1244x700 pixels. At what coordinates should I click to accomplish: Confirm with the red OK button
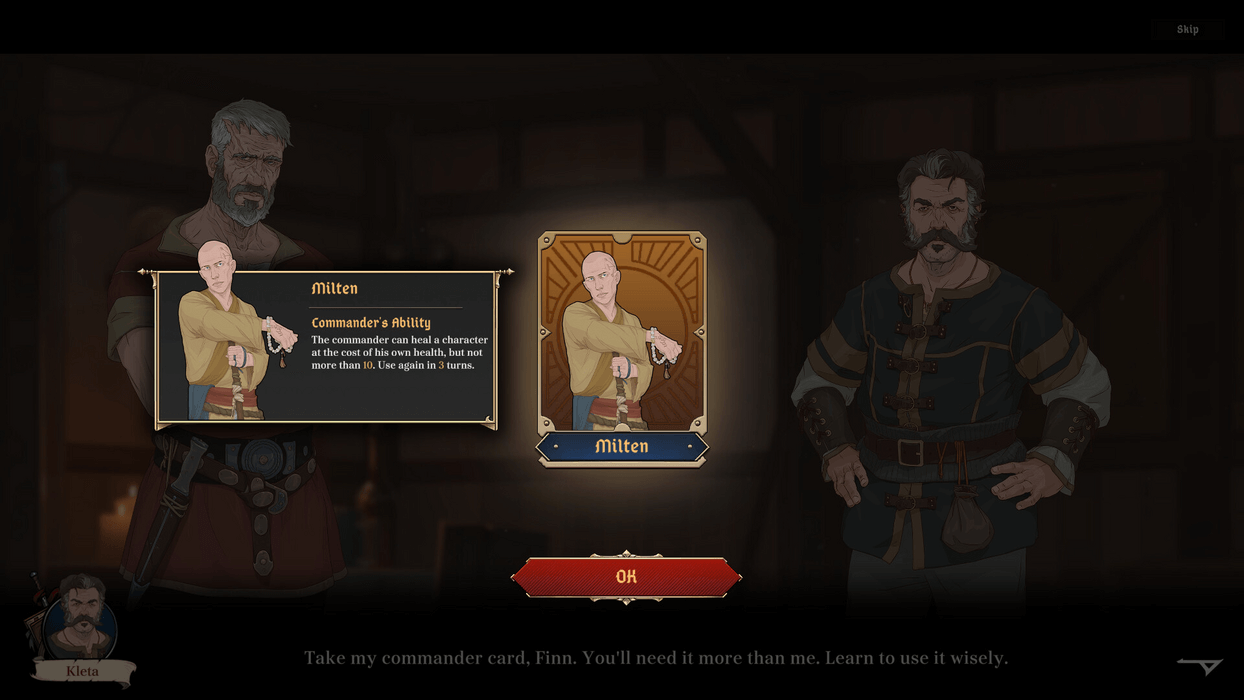point(626,577)
